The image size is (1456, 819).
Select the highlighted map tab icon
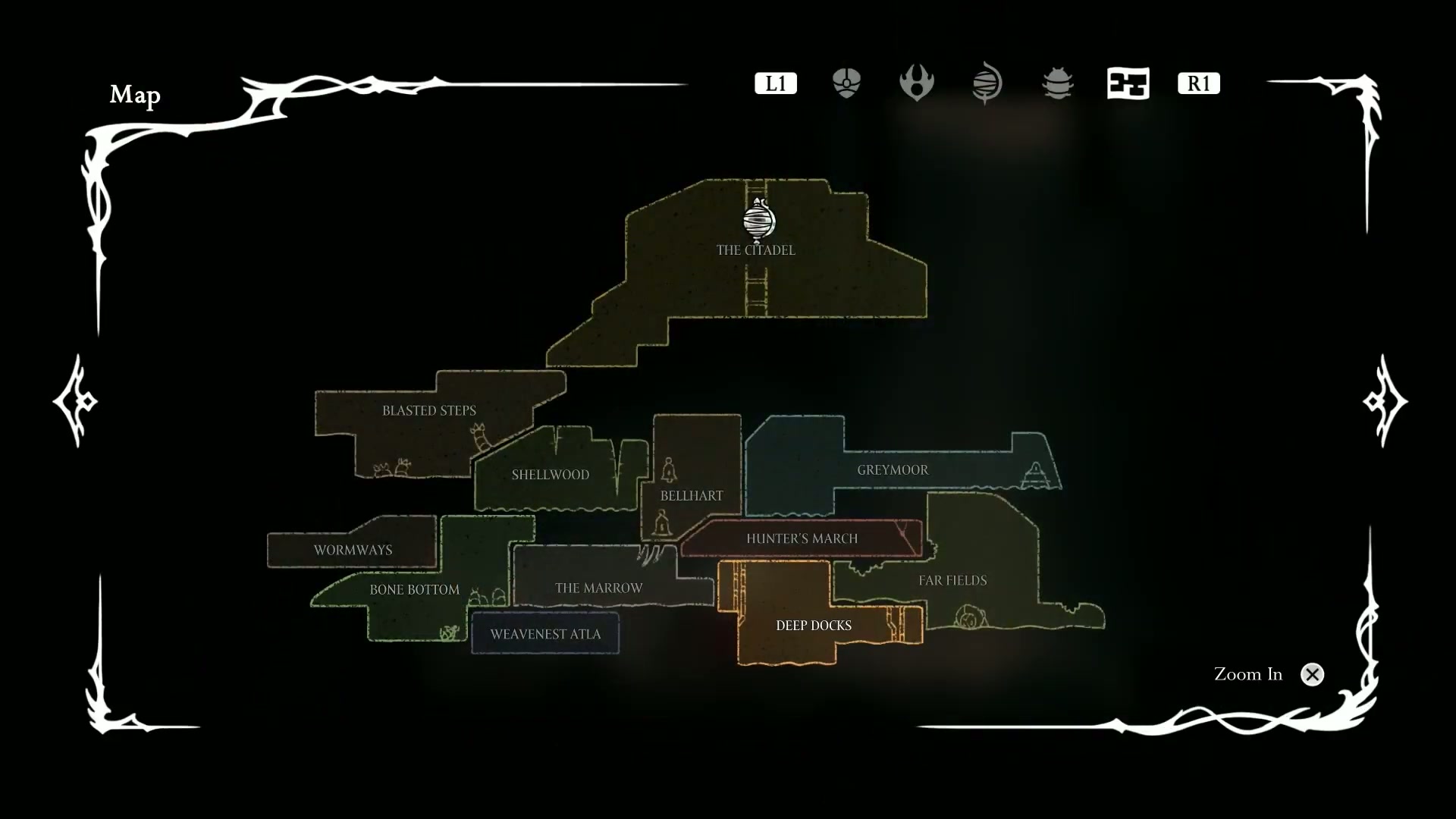click(x=1128, y=83)
